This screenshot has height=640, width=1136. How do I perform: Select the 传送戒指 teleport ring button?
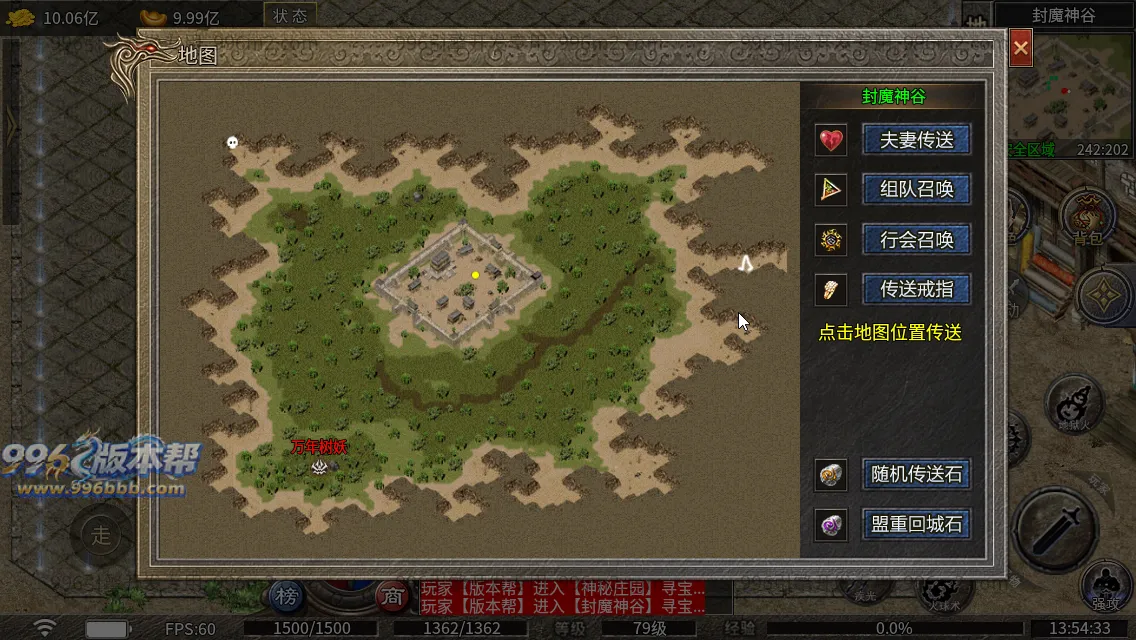(916, 290)
